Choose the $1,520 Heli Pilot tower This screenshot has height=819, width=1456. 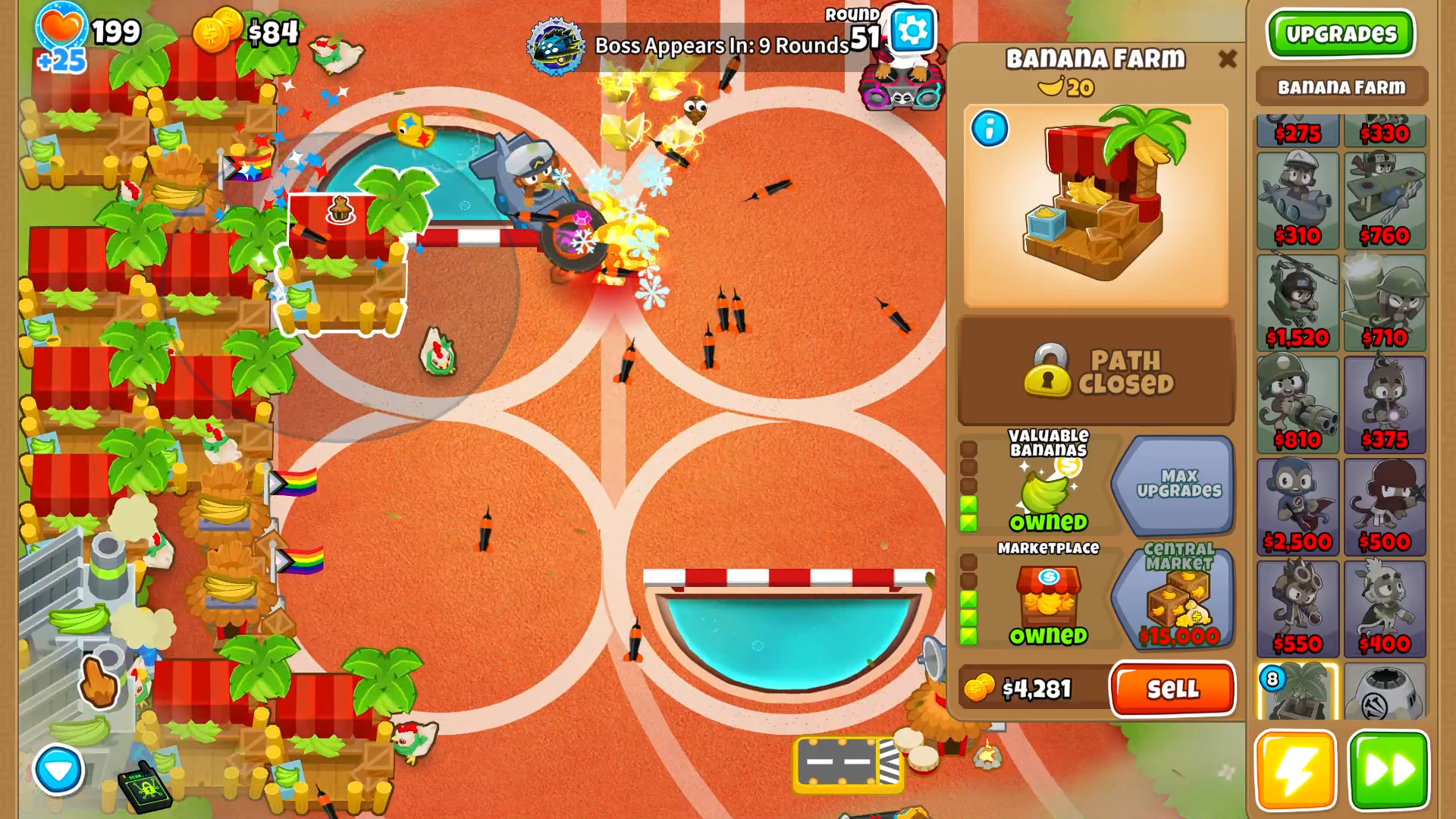(1298, 303)
